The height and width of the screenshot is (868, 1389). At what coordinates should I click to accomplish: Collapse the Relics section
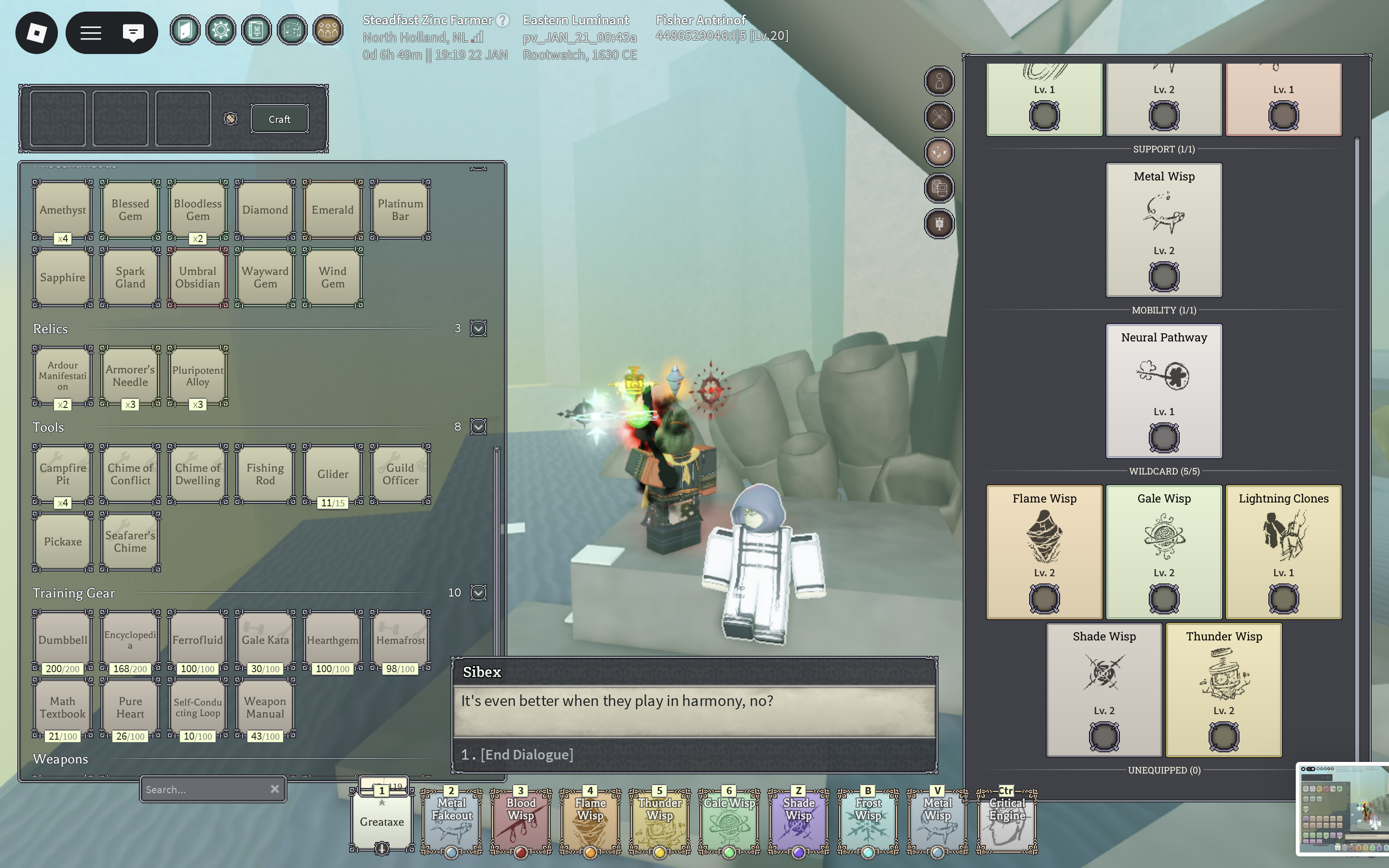[x=478, y=328]
